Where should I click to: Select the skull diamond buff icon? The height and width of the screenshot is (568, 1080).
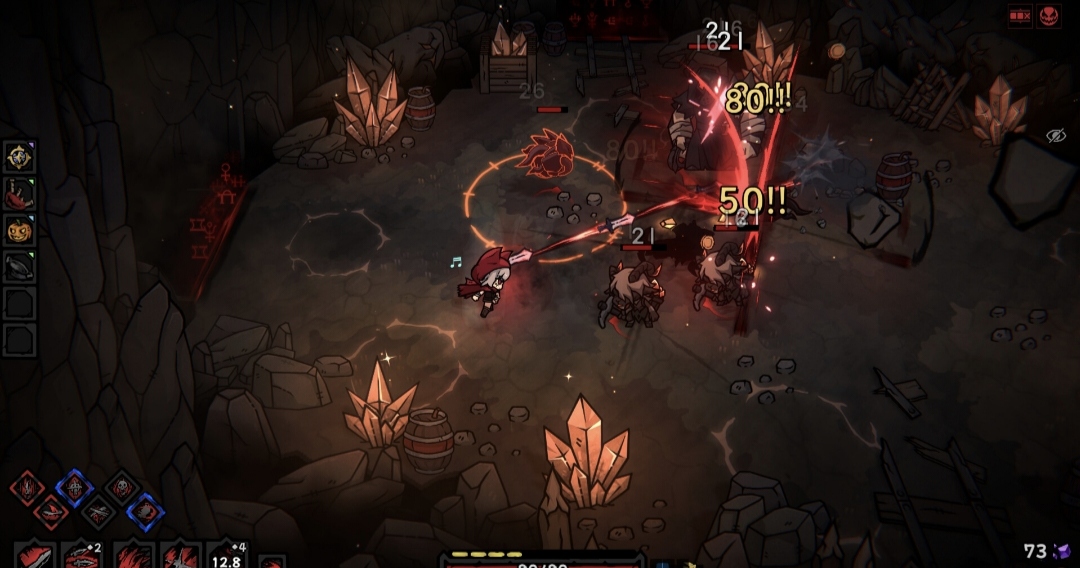[x=122, y=487]
